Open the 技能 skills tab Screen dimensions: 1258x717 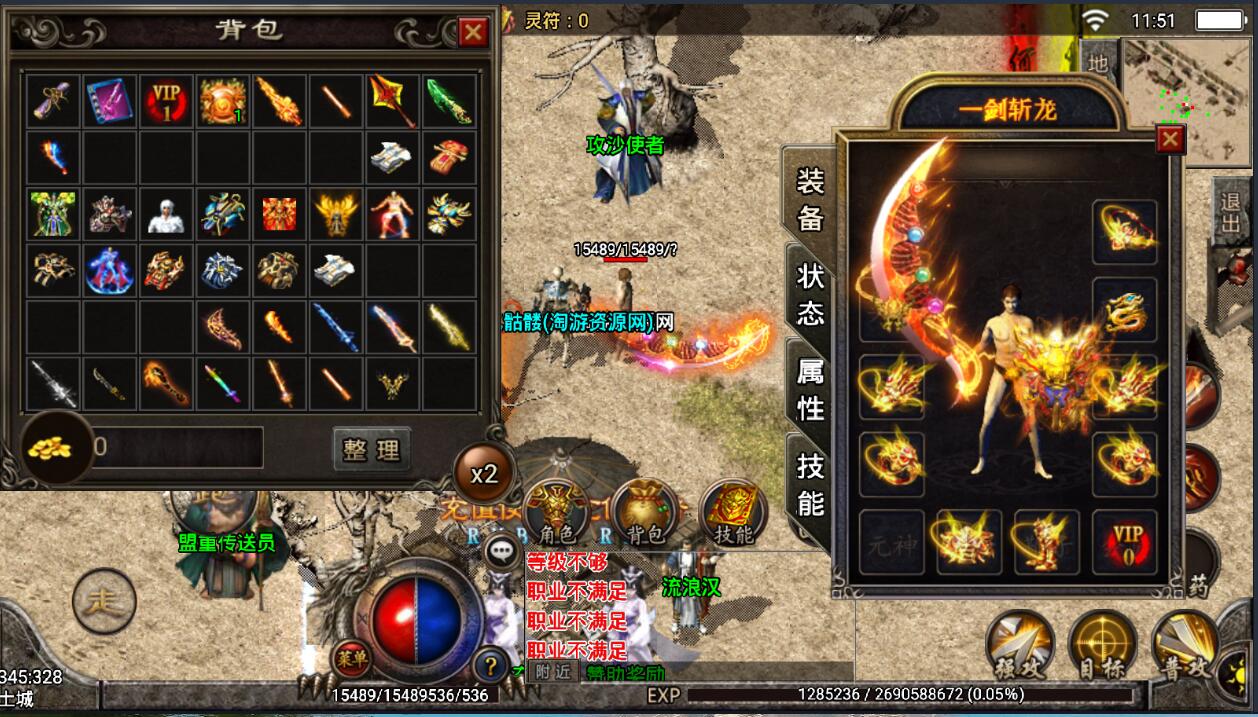point(810,484)
